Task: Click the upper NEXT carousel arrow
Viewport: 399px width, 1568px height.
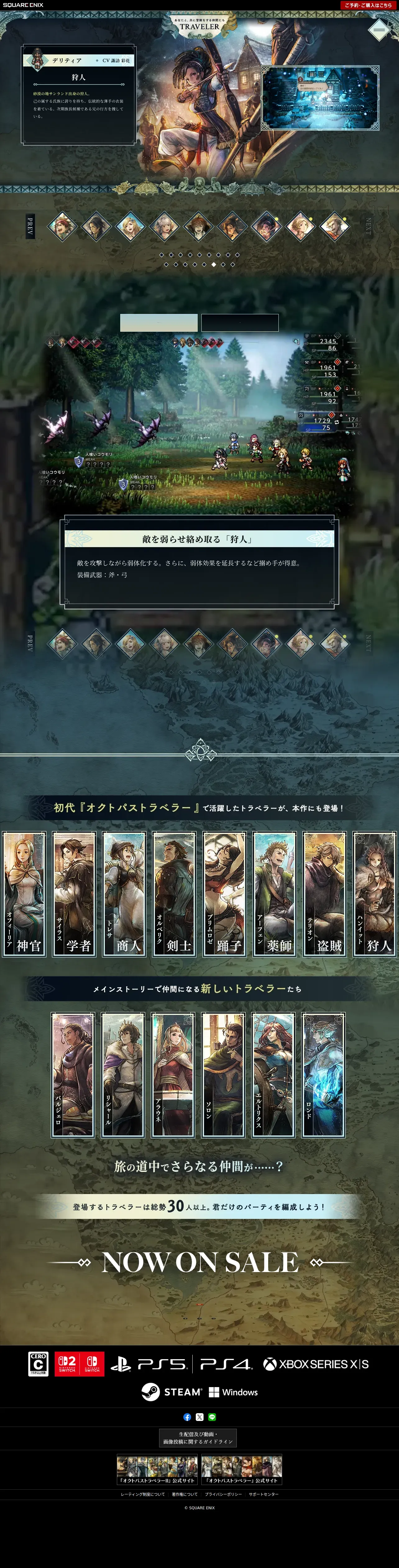Action: 367,226
